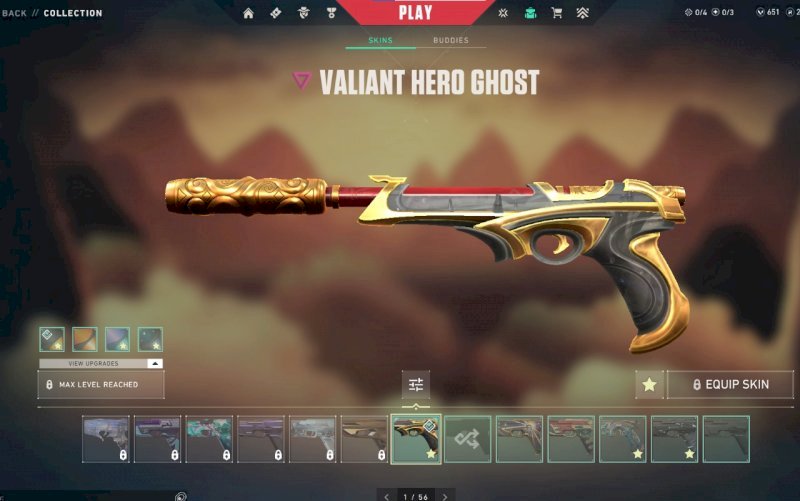Expand the View Upgrades bar

point(101,363)
